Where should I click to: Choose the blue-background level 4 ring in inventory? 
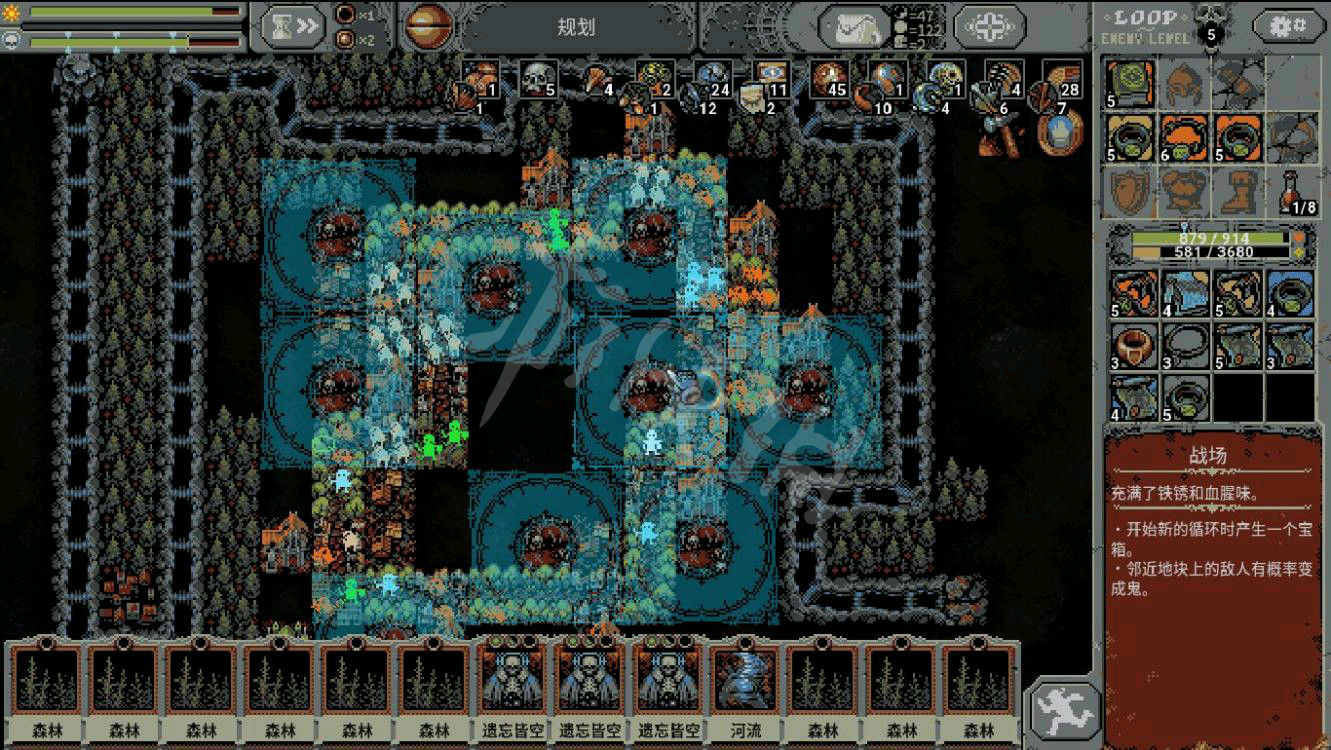click(x=1290, y=293)
